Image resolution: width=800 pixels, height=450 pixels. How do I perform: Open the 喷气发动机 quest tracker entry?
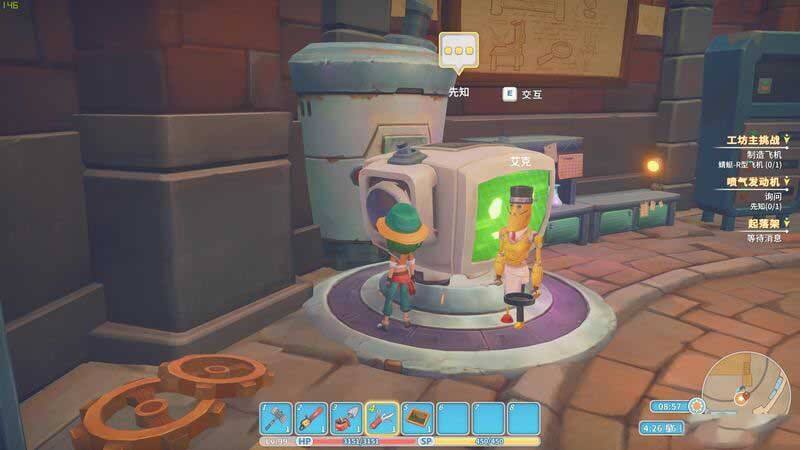[754, 182]
